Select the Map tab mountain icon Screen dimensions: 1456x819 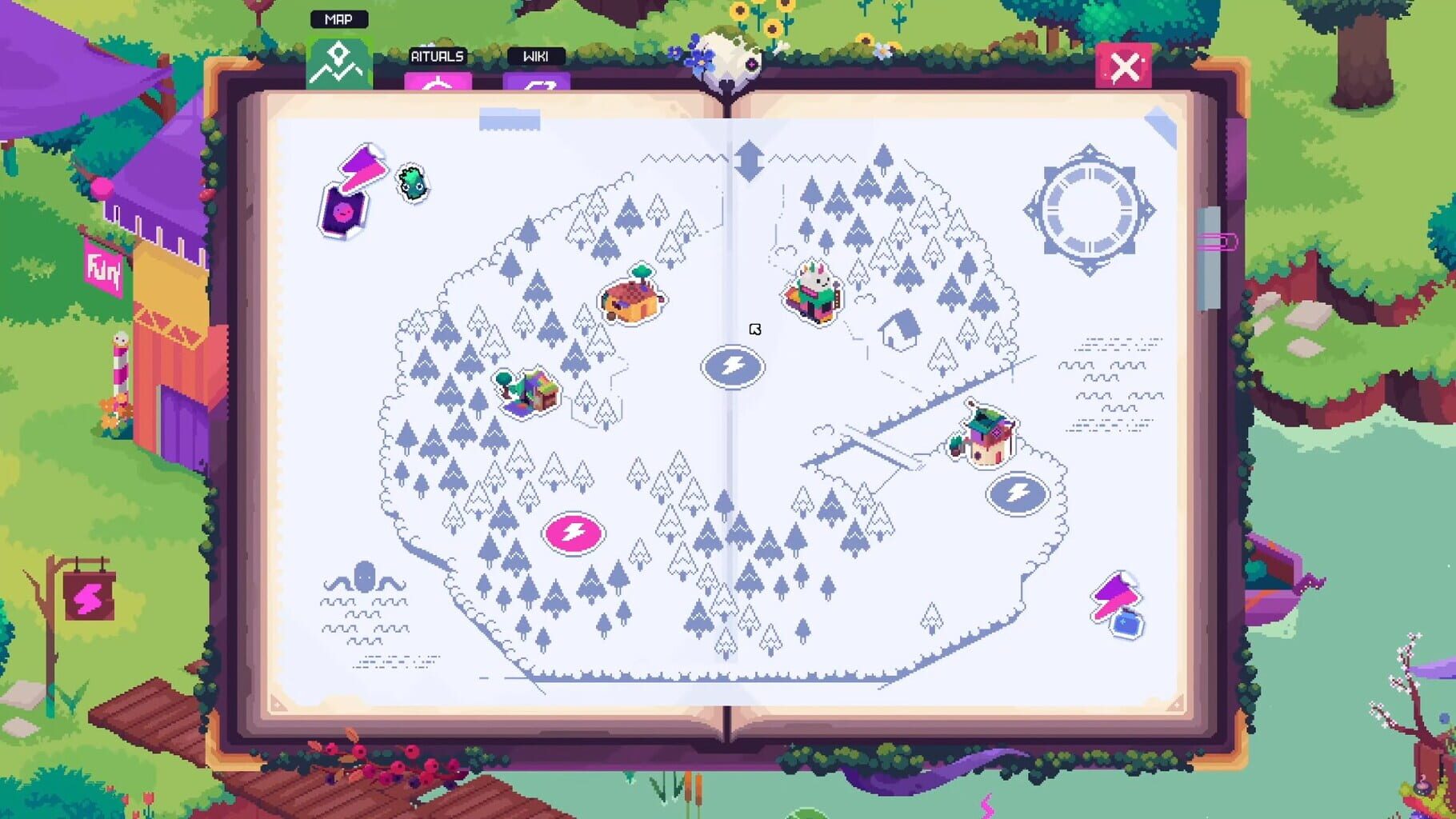[339, 66]
